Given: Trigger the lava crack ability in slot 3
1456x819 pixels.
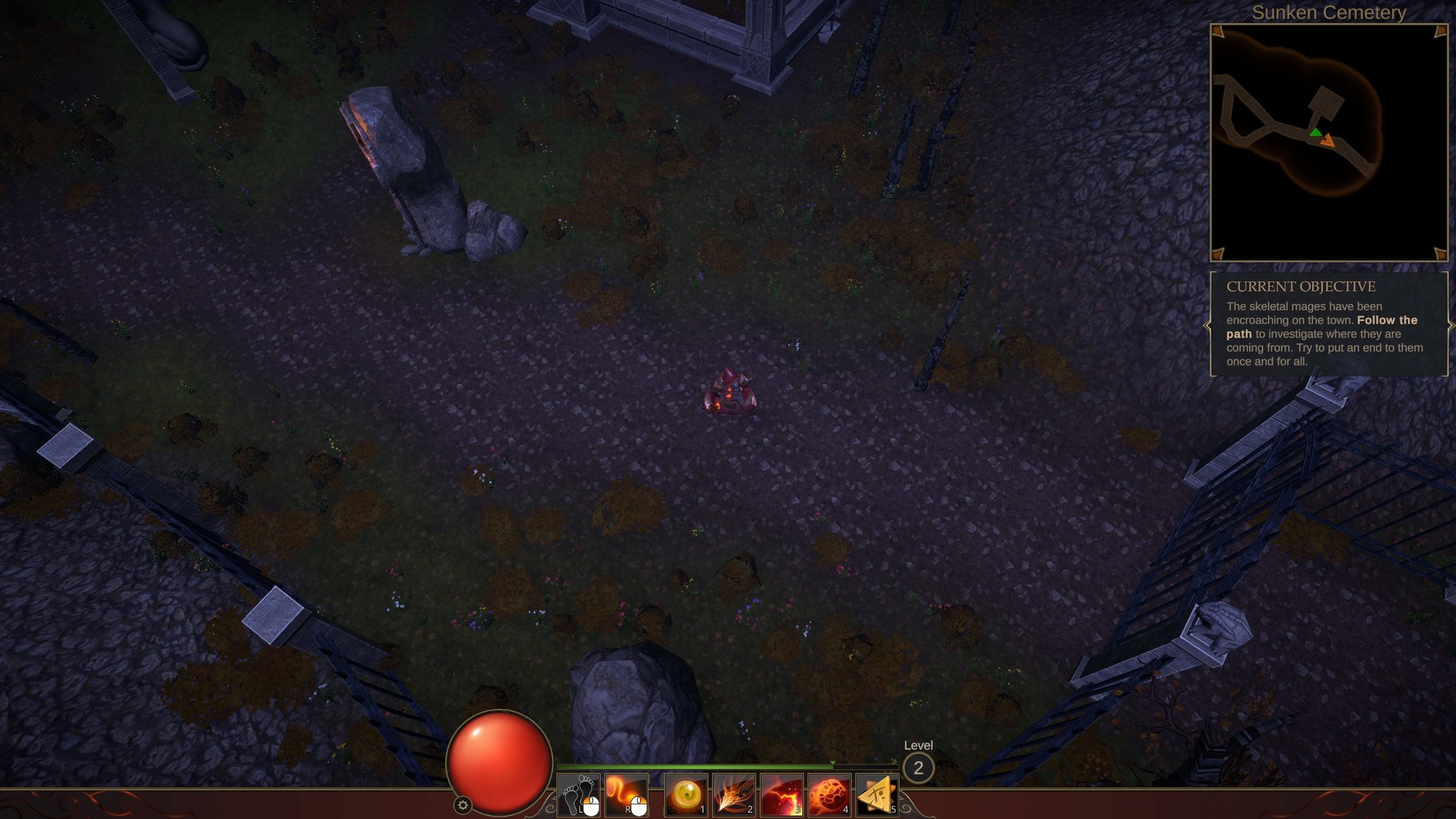Looking at the screenshot, I should [x=782, y=795].
